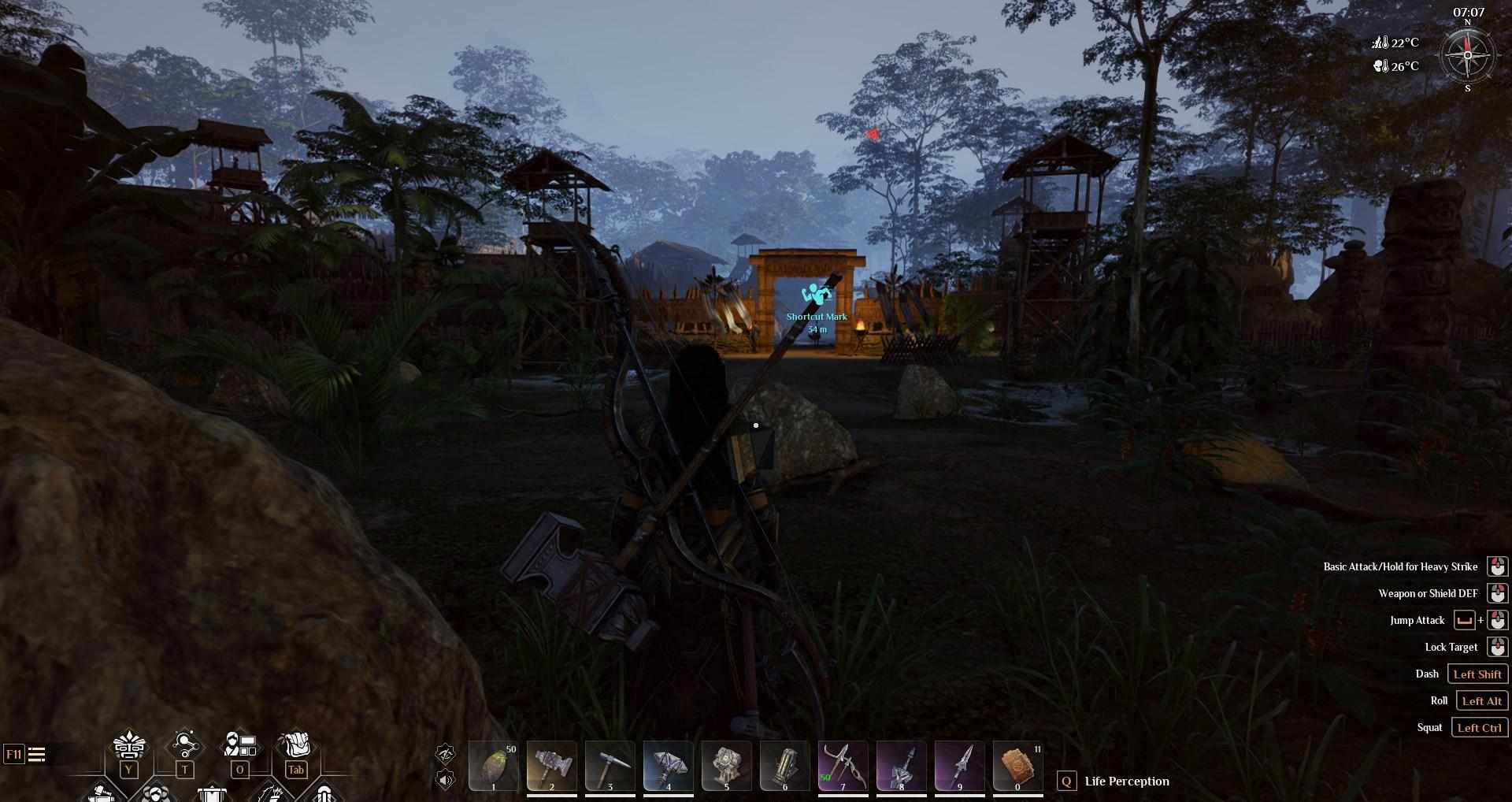Equip the large hammer in slot 2

coord(552,766)
